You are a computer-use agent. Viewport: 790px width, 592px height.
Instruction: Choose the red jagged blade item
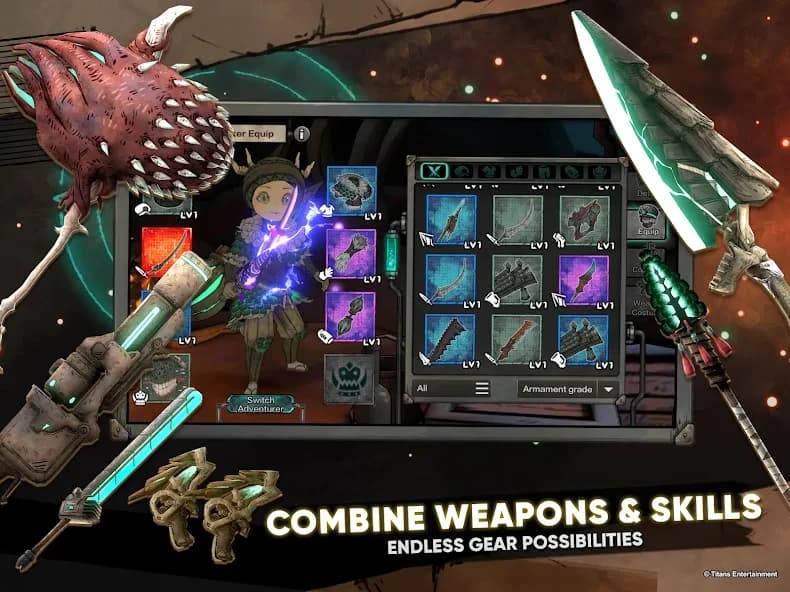[x=517, y=340]
